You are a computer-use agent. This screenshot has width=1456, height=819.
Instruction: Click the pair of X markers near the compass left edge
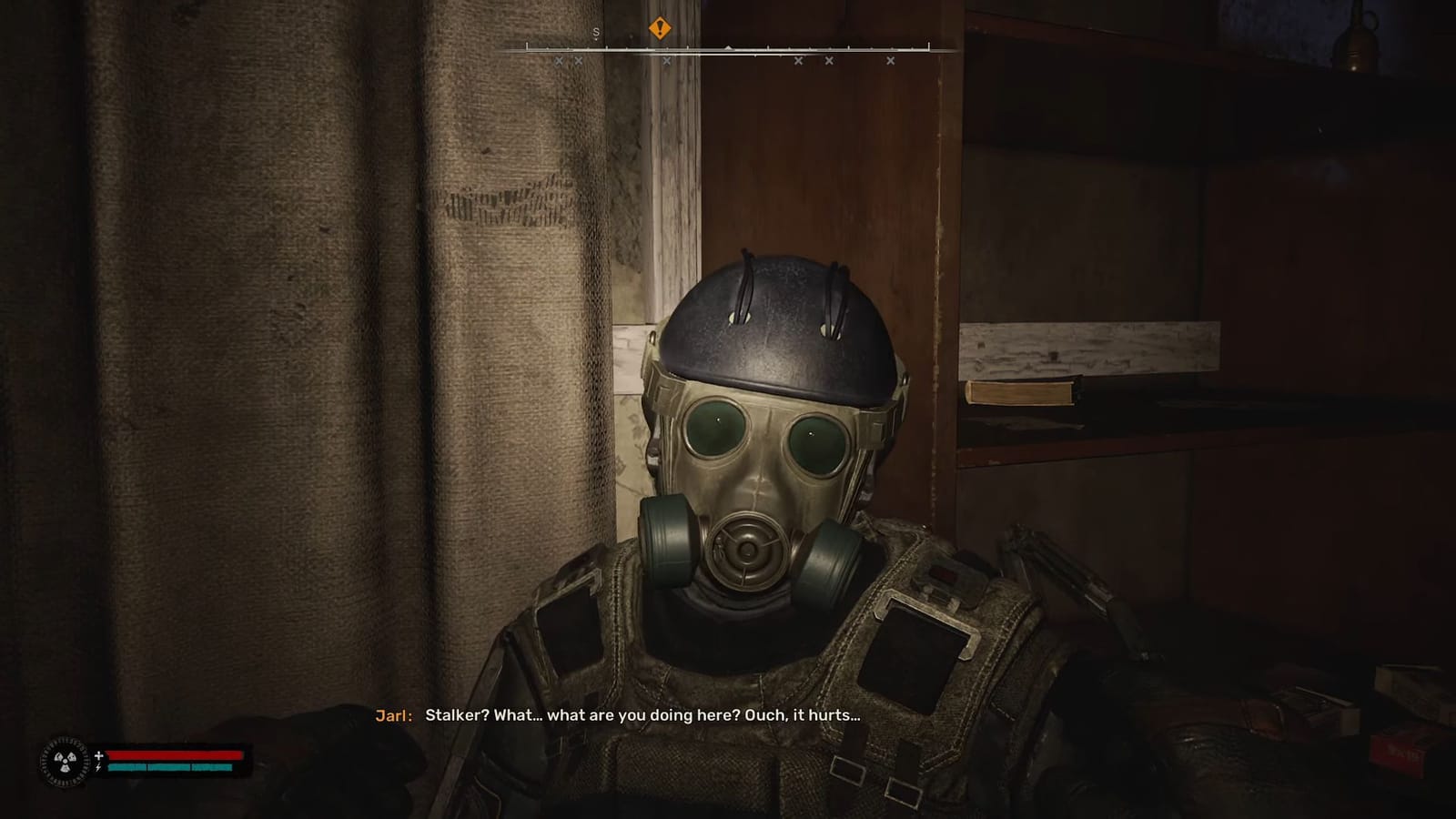point(568,61)
